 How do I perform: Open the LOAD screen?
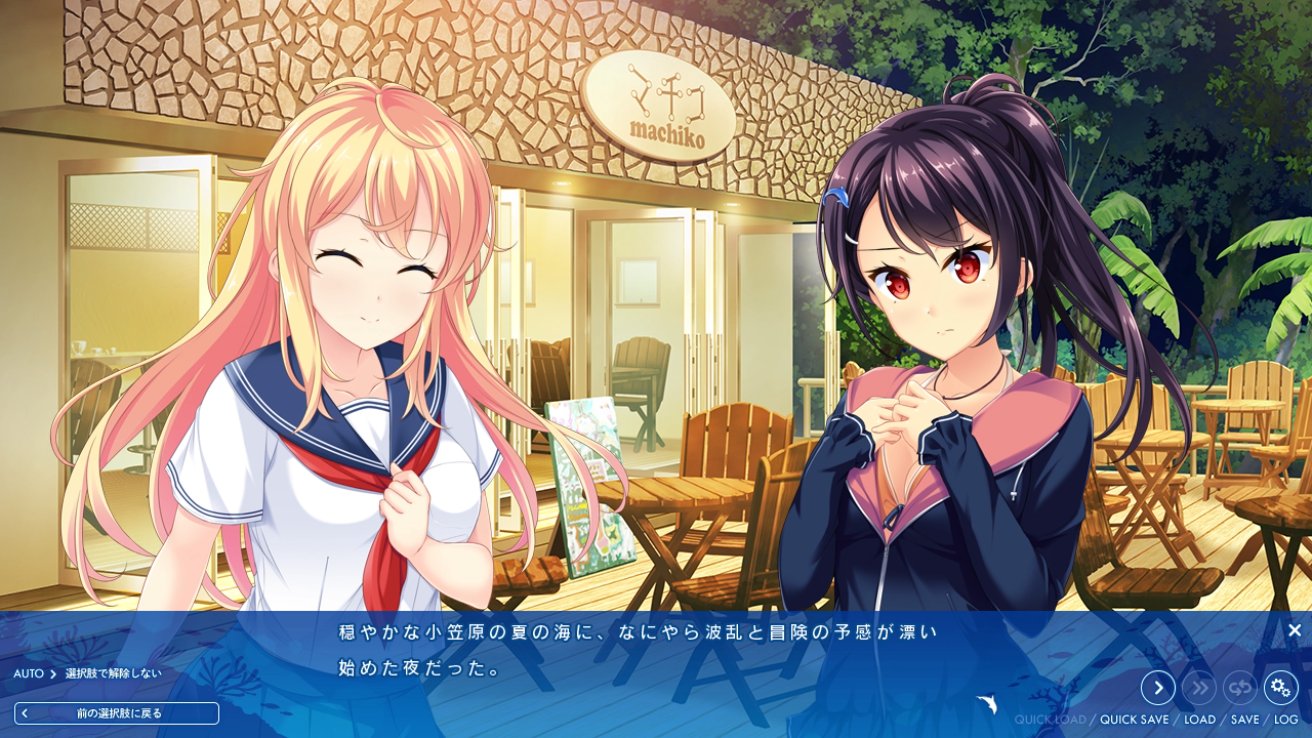click(x=1199, y=719)
